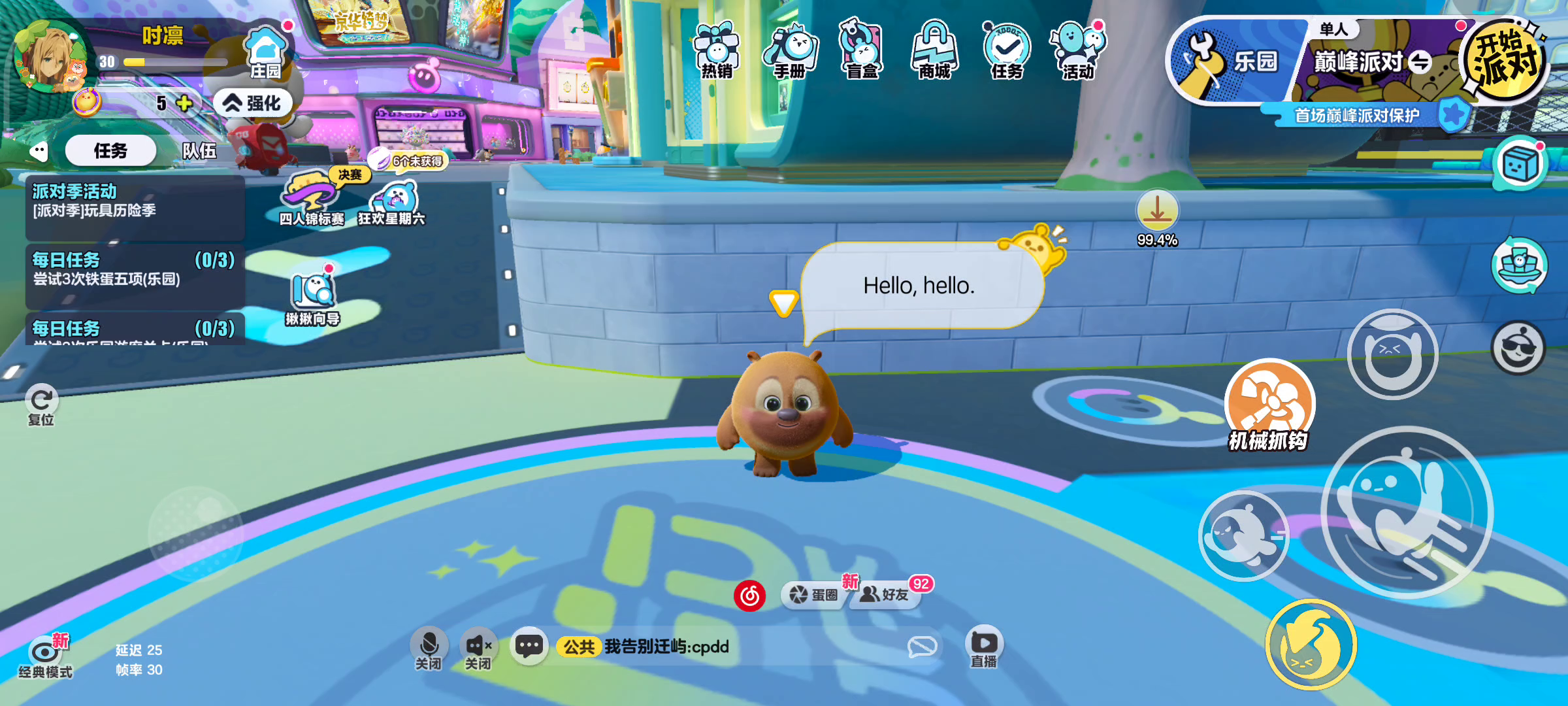1568x706 pixels.
Task: Open the 直播 livestream panel
Action: pyautogui.click(x=984, y=647)
